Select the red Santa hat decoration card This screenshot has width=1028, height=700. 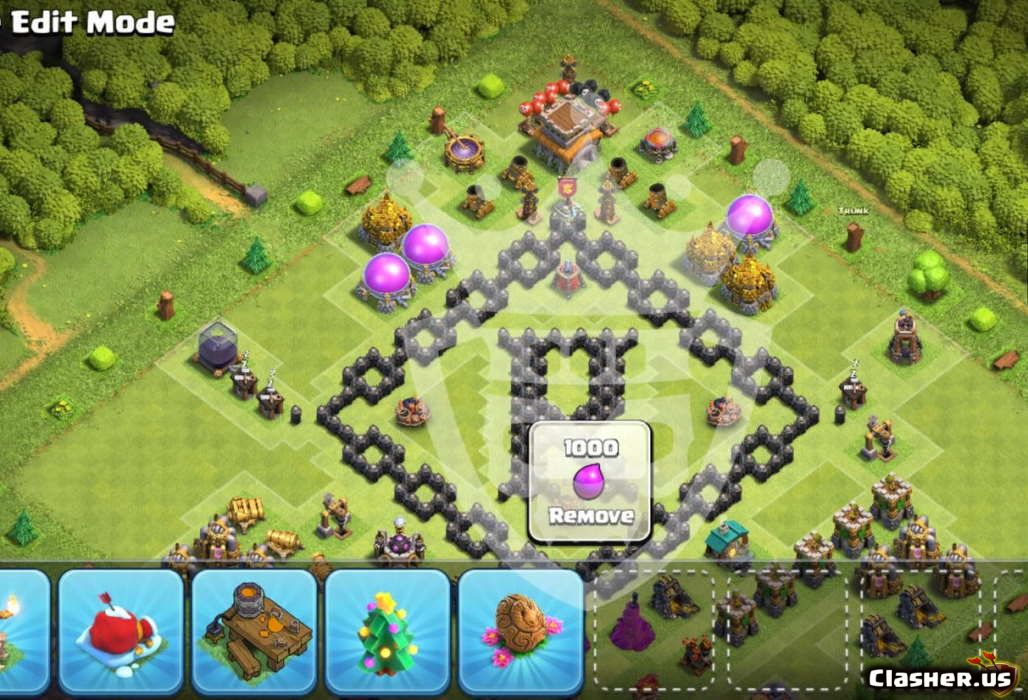[121, 632]
